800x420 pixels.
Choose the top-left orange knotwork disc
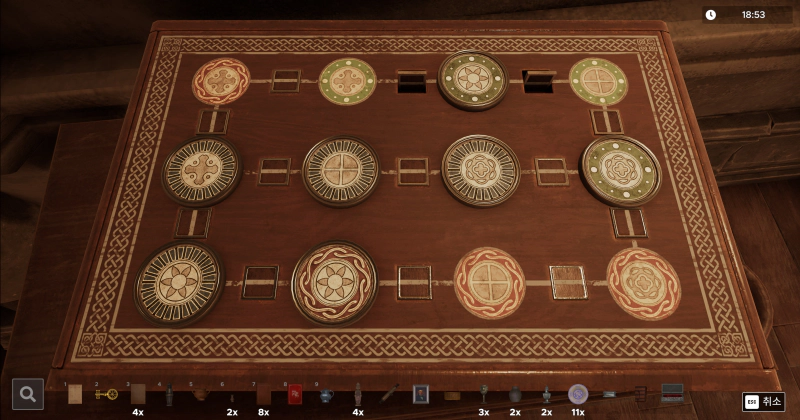click(220, 82)
